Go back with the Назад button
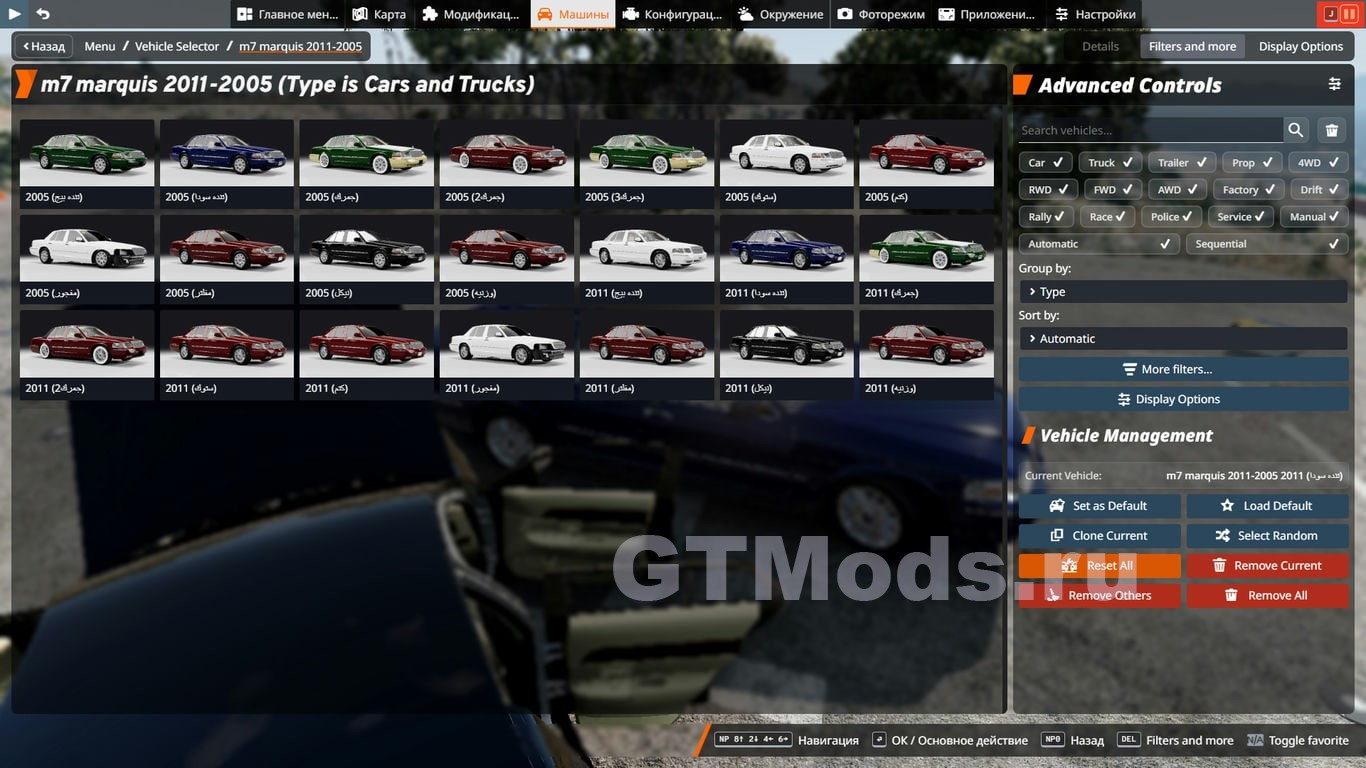This screenshot has height=768, width=1366. pos(44,46)
